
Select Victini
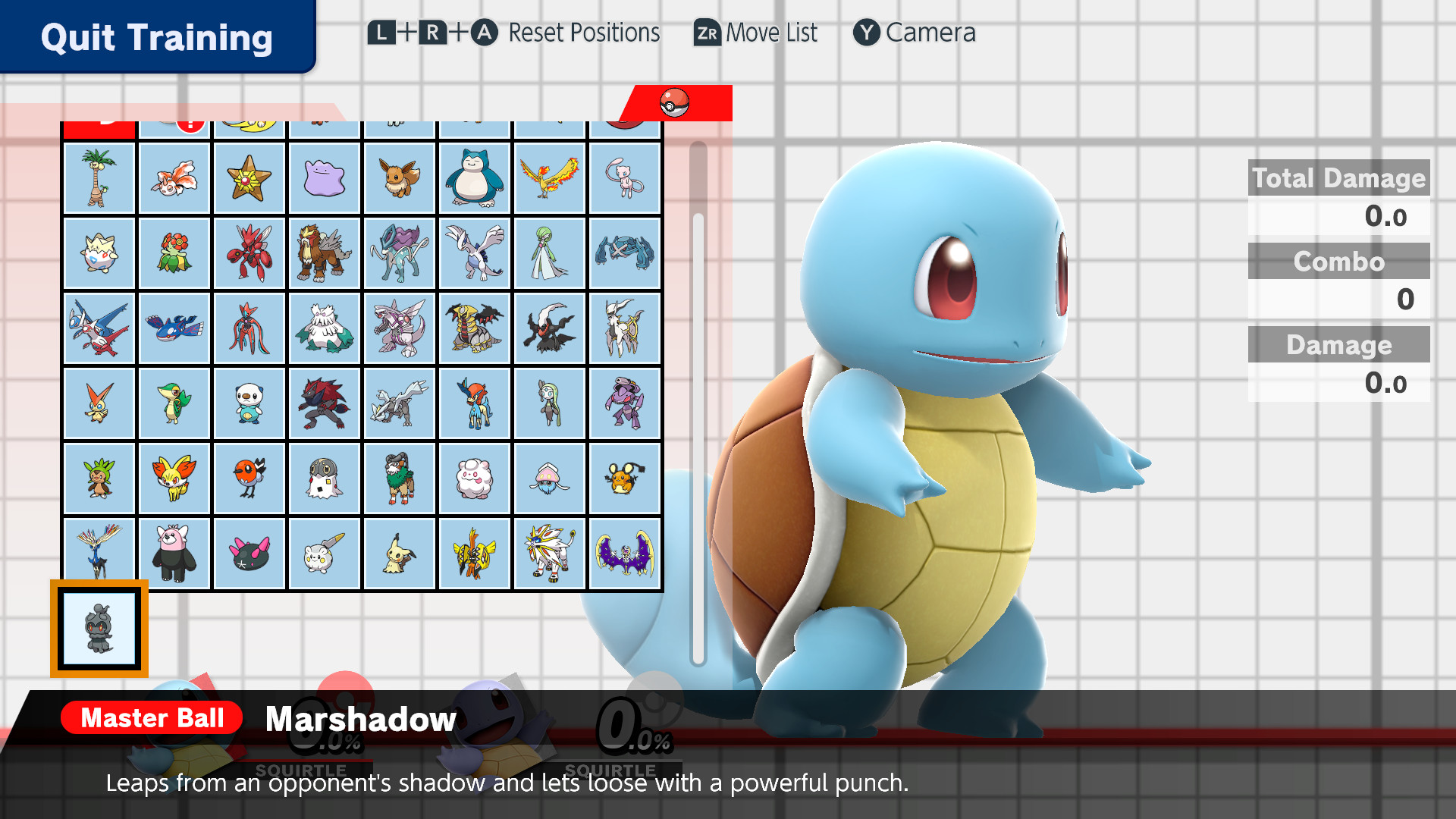(99, 403)
